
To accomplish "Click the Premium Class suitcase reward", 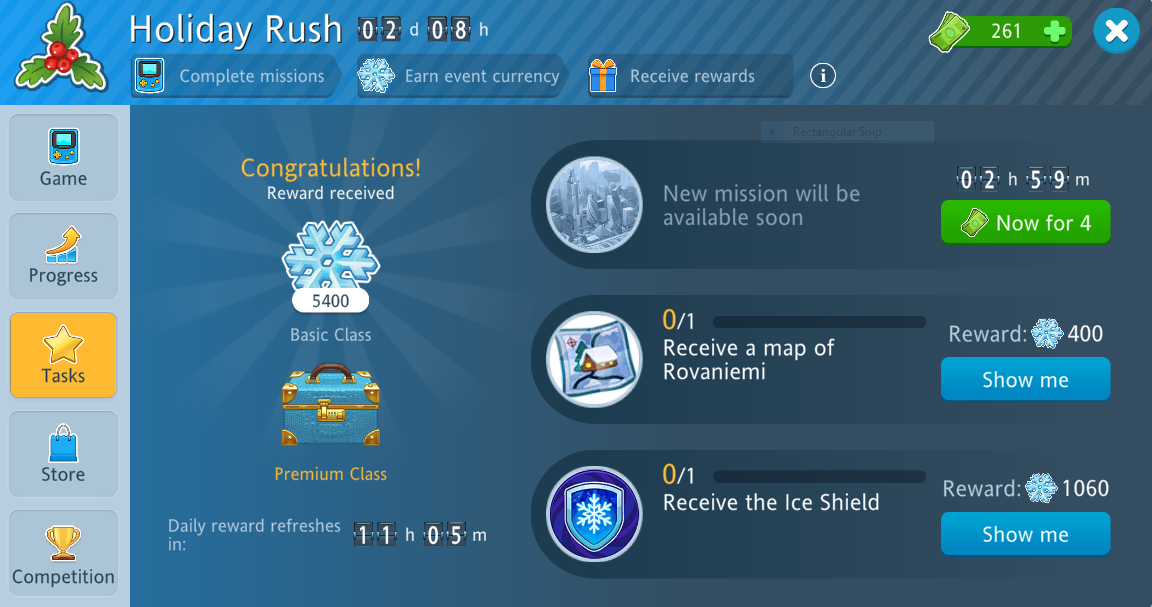I will tap(330, 405).
